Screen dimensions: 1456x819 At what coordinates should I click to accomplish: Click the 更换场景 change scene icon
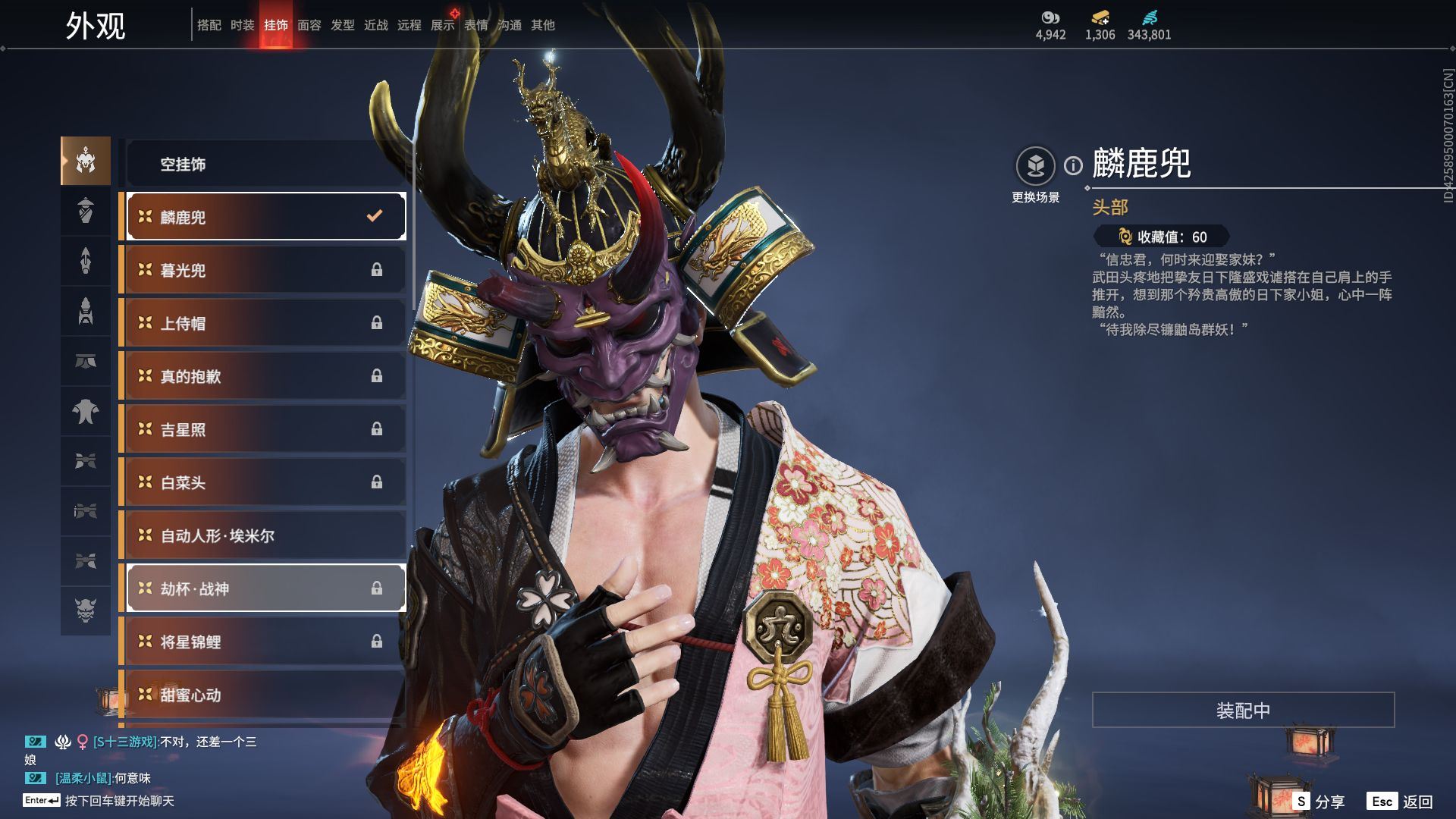1035,166
